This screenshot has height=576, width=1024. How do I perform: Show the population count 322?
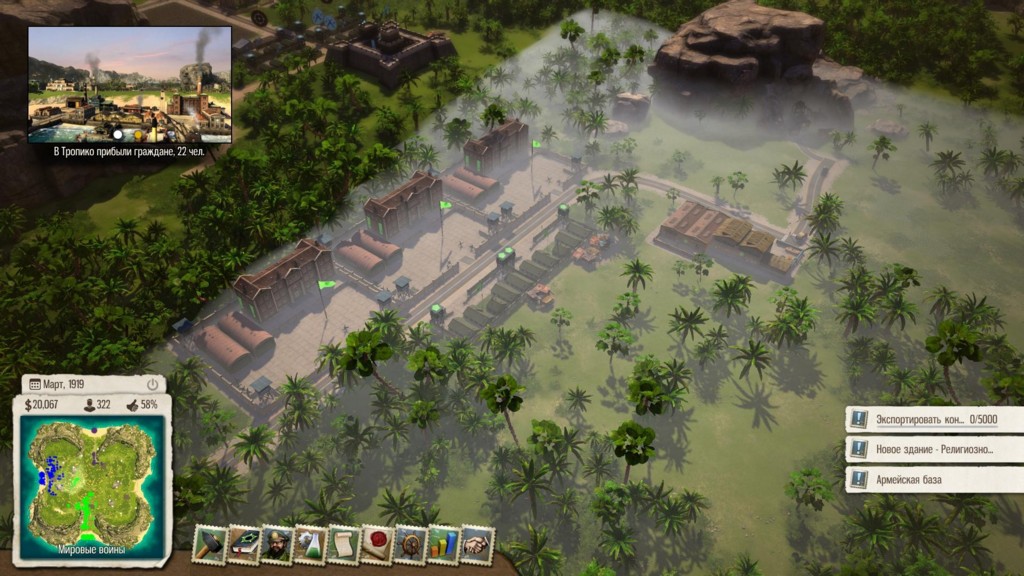(99, 404)
